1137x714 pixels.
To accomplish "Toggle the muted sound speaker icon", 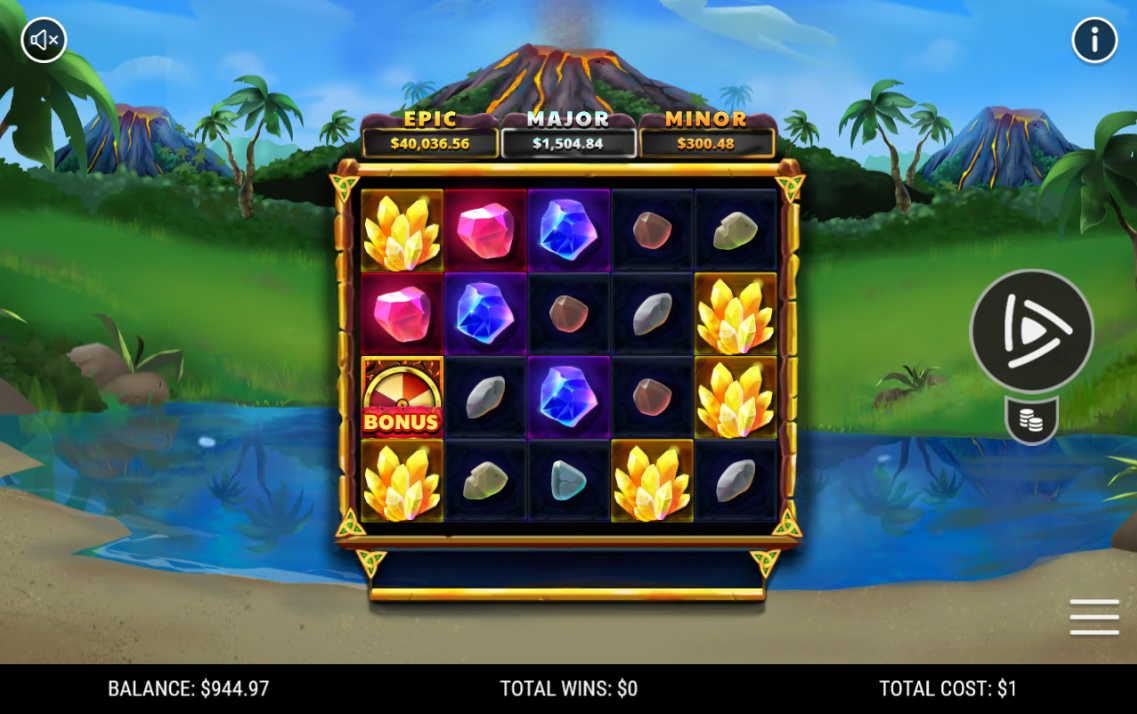I will (44, 40).
